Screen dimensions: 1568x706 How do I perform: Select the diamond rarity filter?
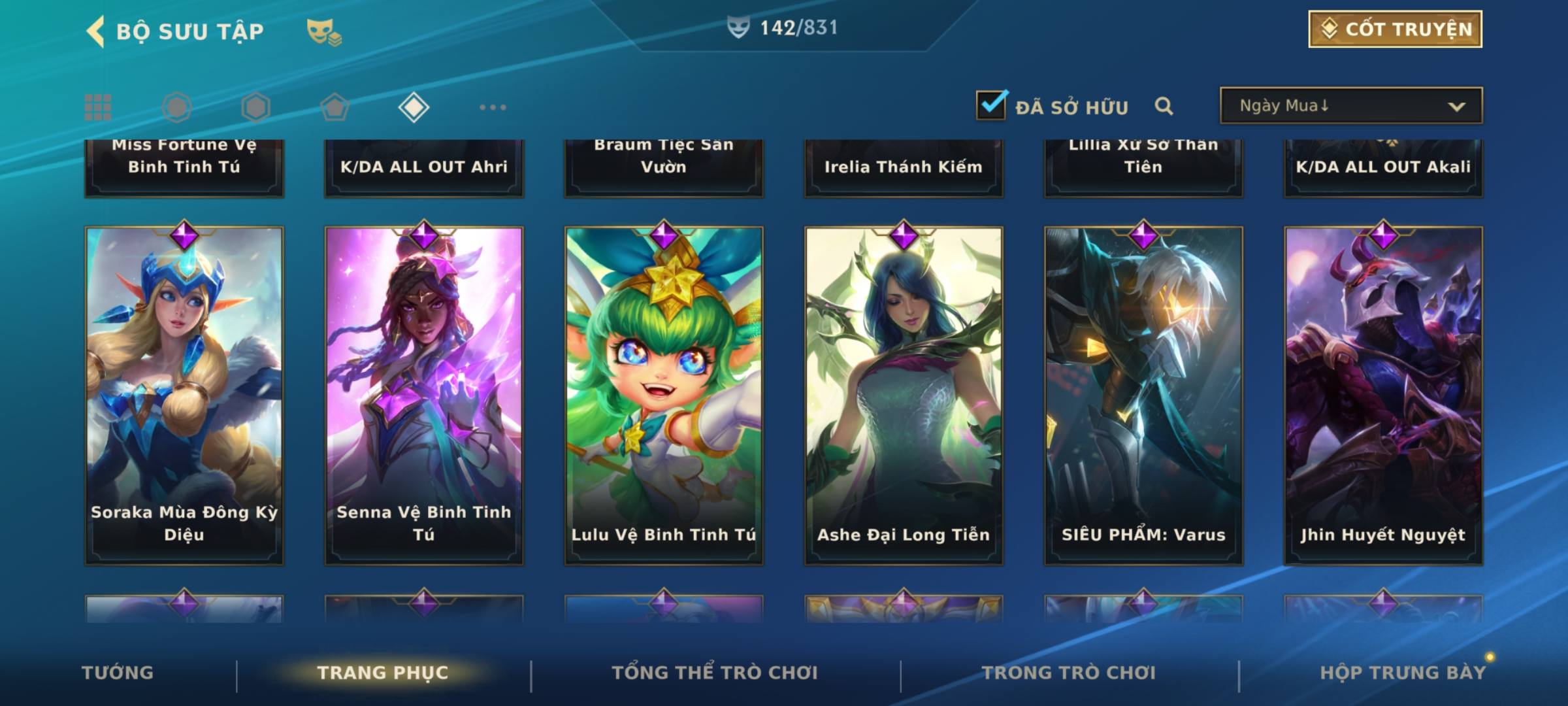coord(414,107)
